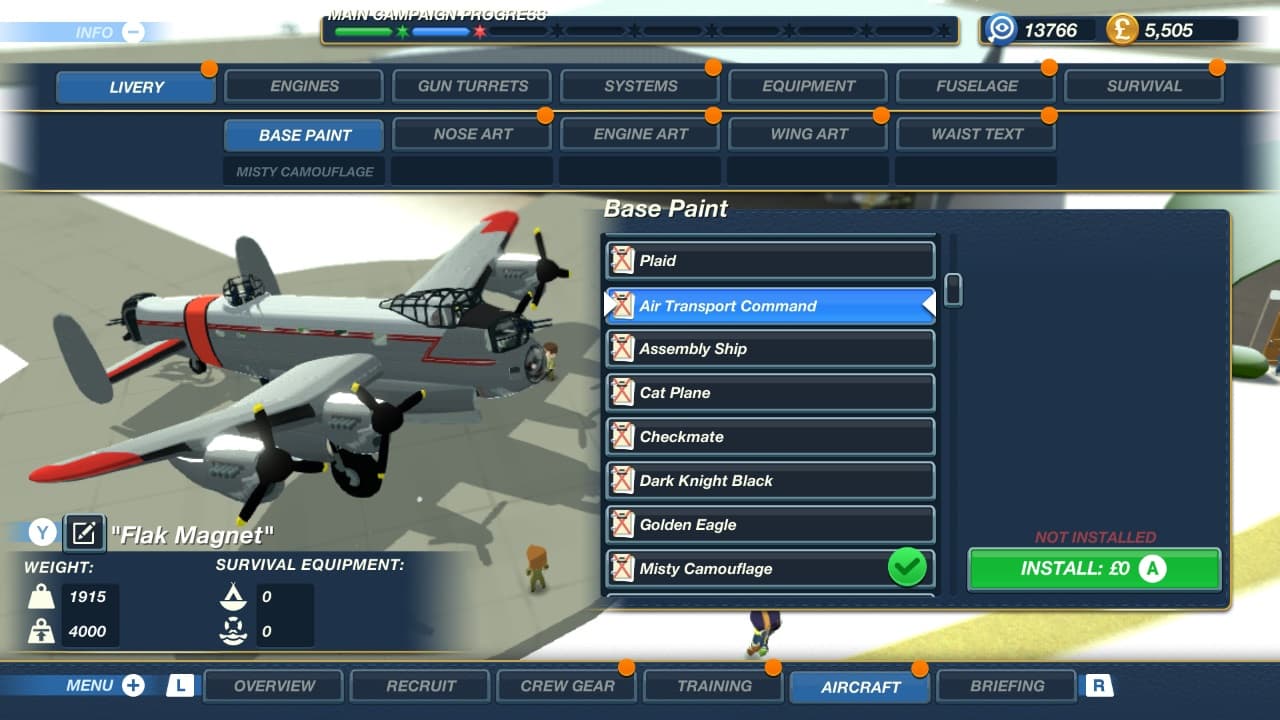The height and width of the screenshot is (720, 1280).
Task: Go to the BRIEFING section
Action: (1006, 685)
